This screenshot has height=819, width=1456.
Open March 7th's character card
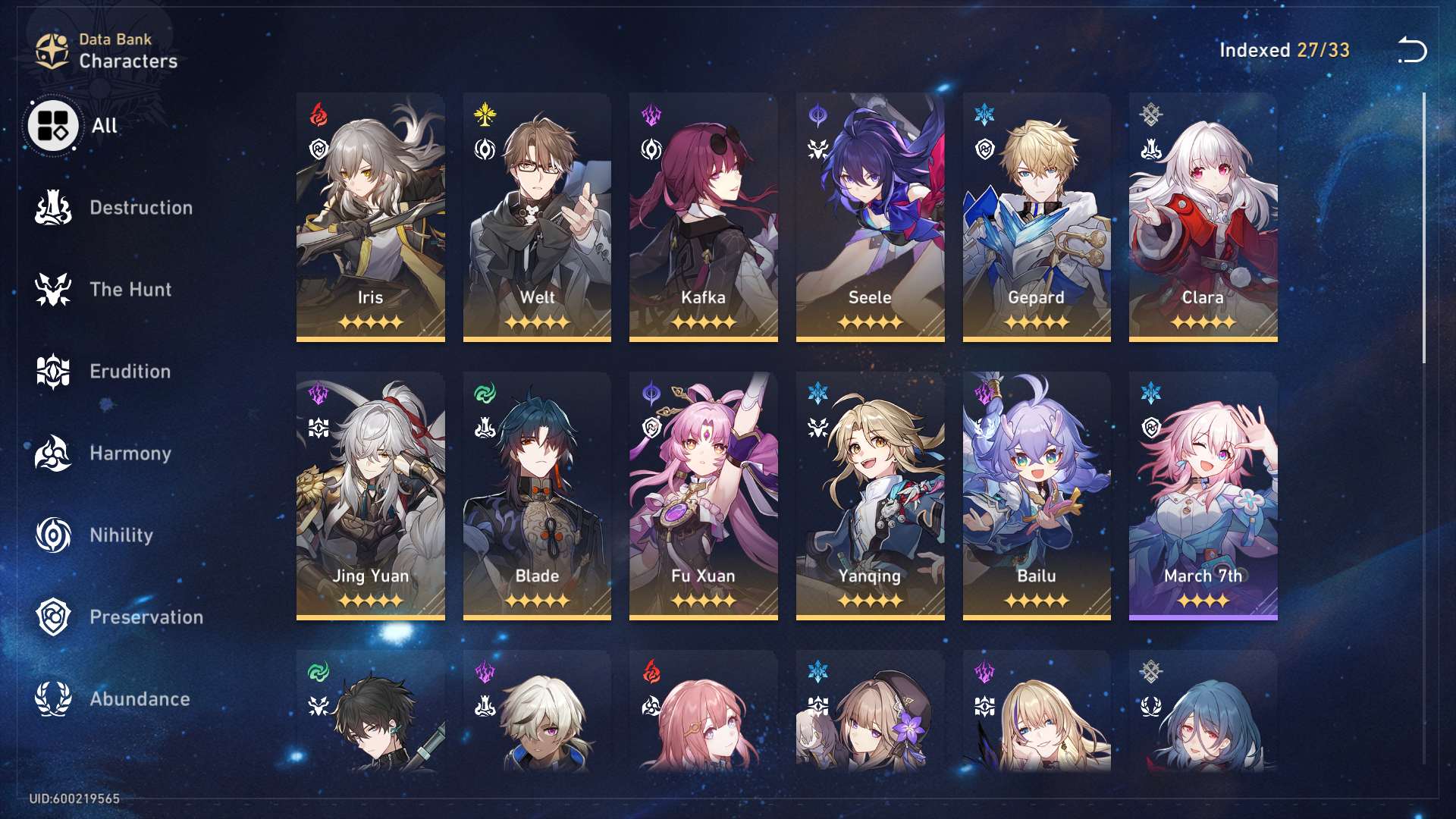point(1203,493)
